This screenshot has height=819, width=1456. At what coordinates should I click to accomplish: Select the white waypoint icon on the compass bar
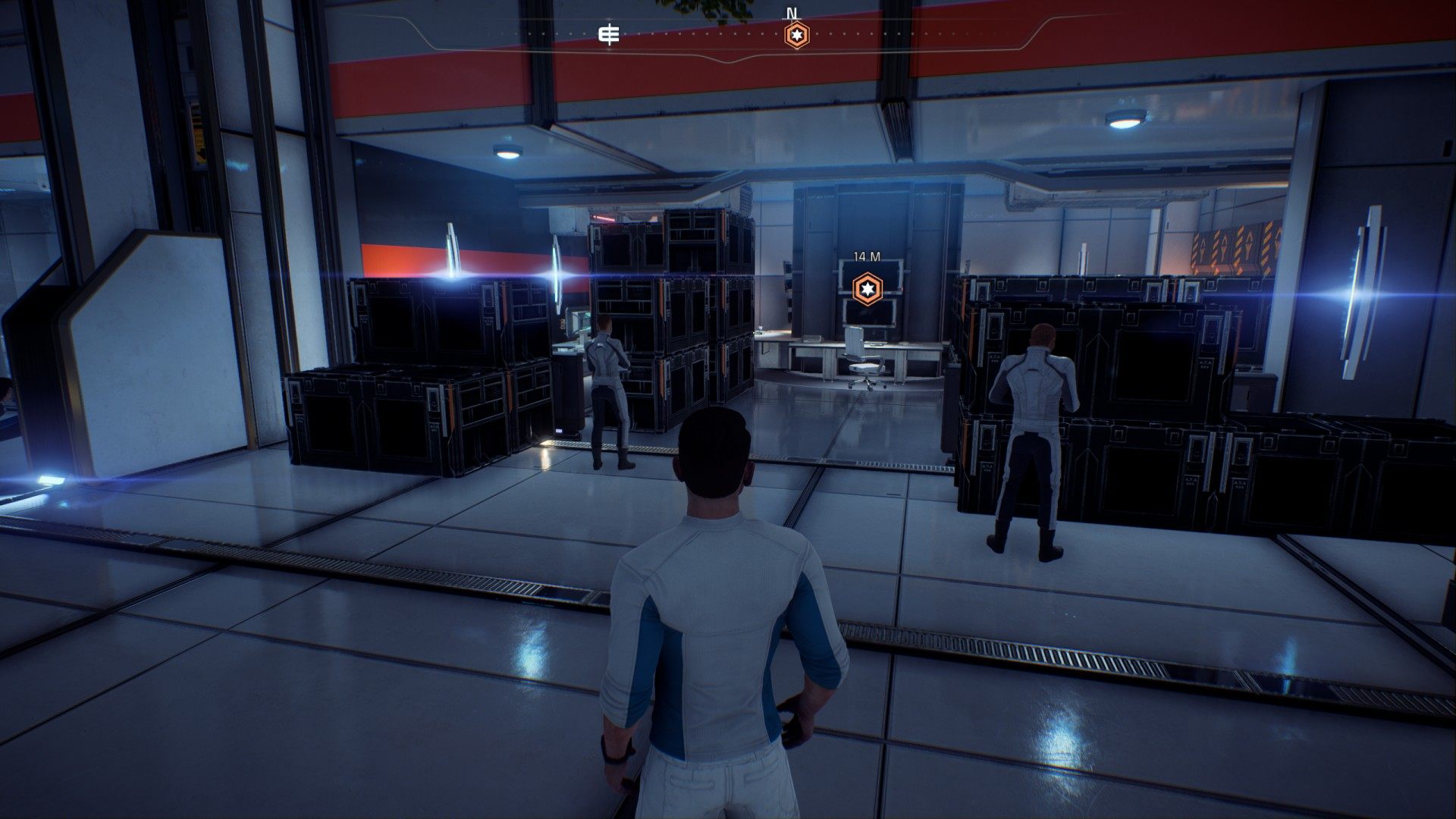coord(609,35)
